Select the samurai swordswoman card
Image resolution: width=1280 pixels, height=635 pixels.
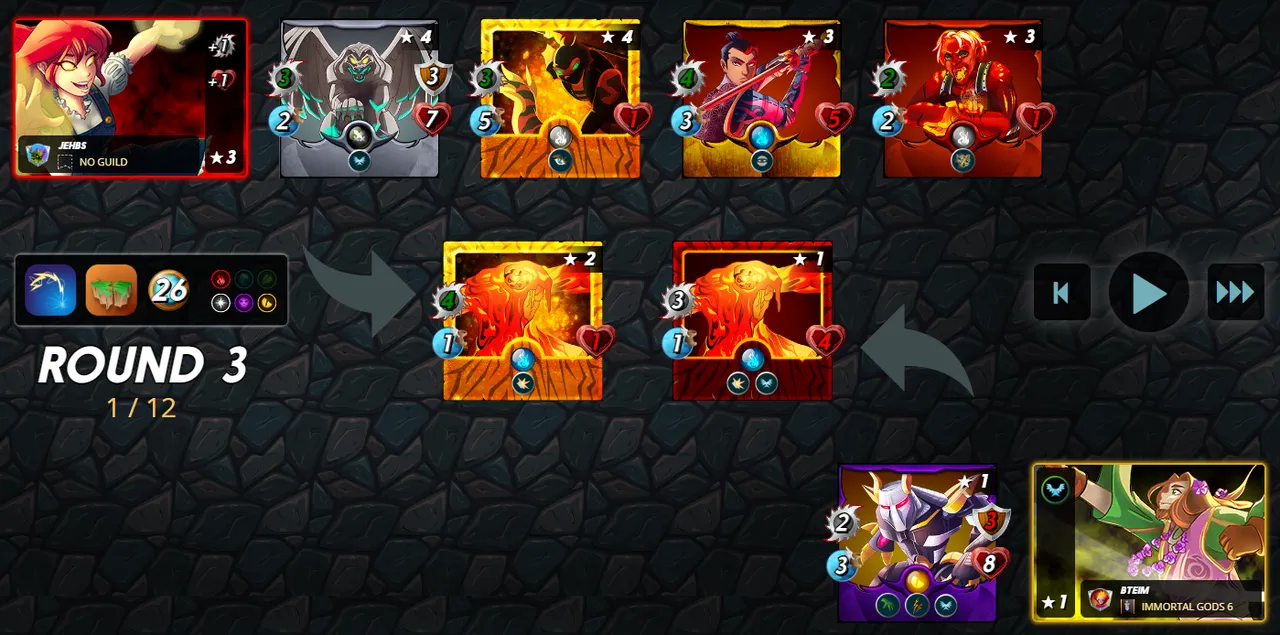tap(761, 98)
